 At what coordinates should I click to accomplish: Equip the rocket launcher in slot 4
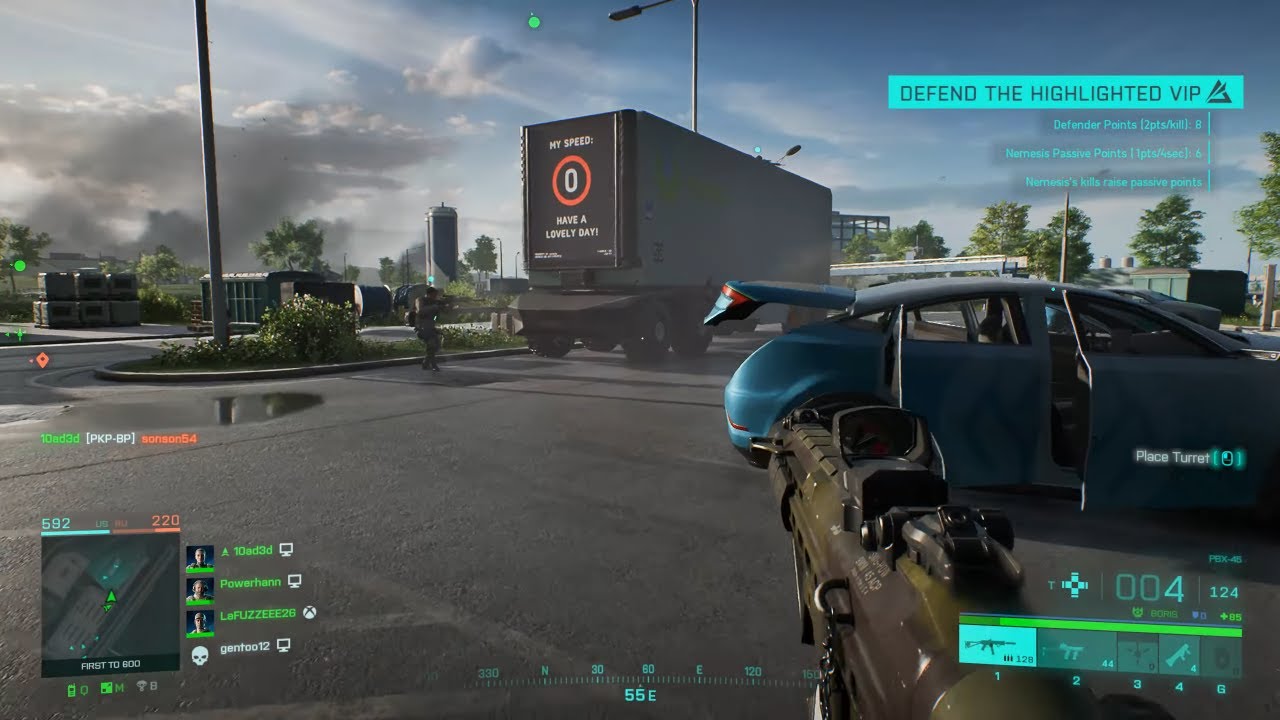point(1179,653)
